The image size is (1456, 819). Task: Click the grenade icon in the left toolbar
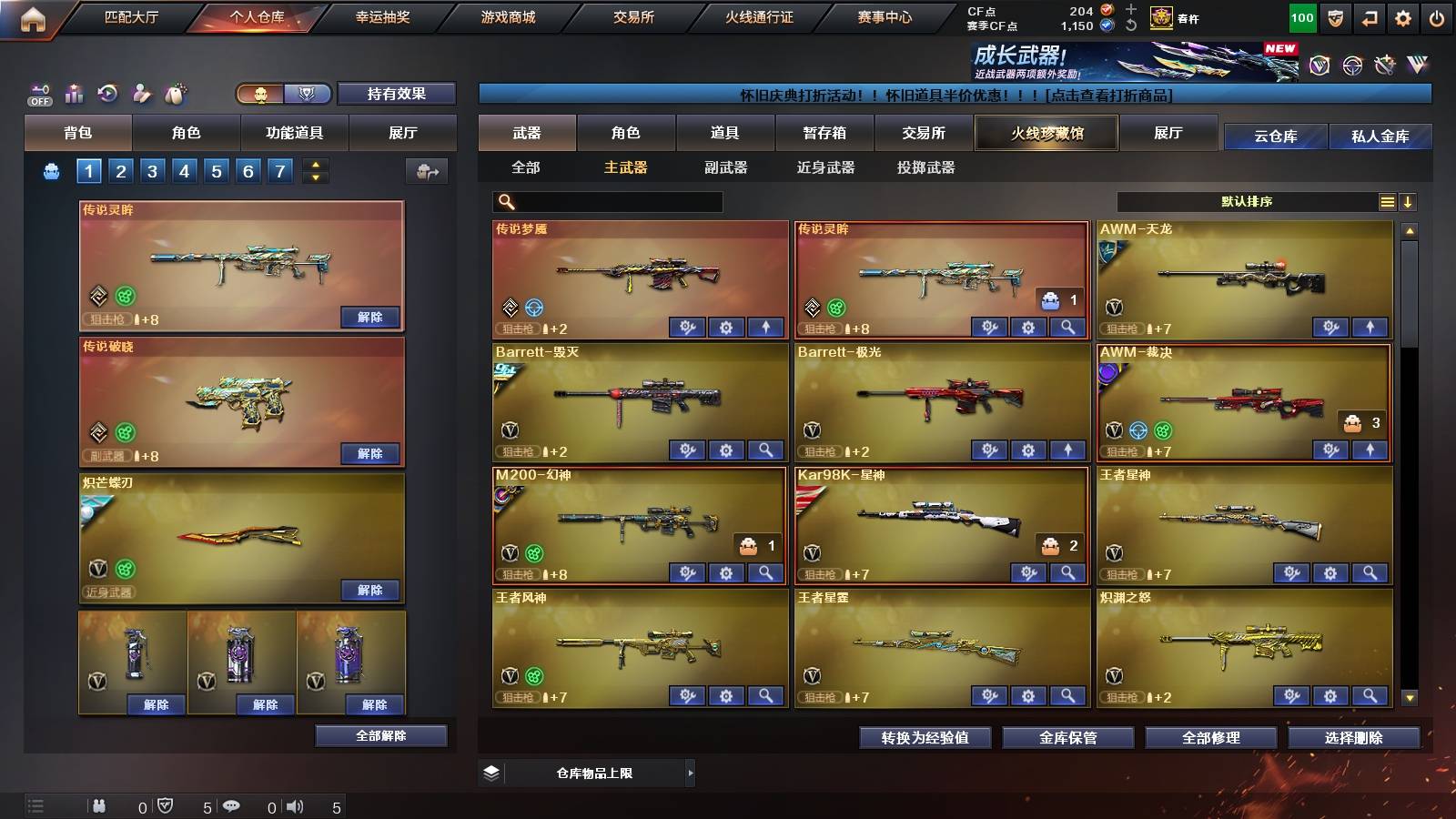174,93
